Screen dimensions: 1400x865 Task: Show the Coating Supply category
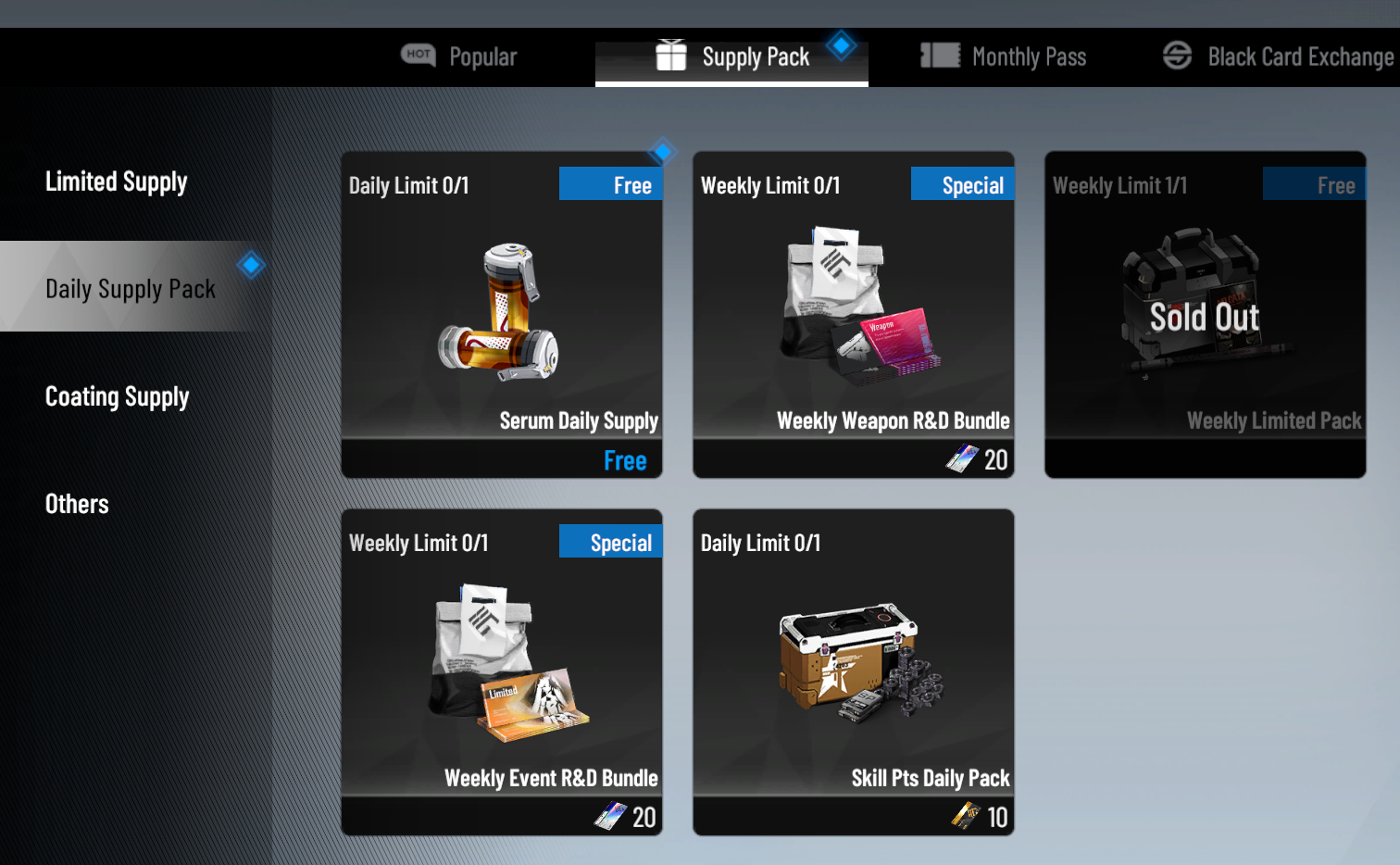tap(118, 396)
